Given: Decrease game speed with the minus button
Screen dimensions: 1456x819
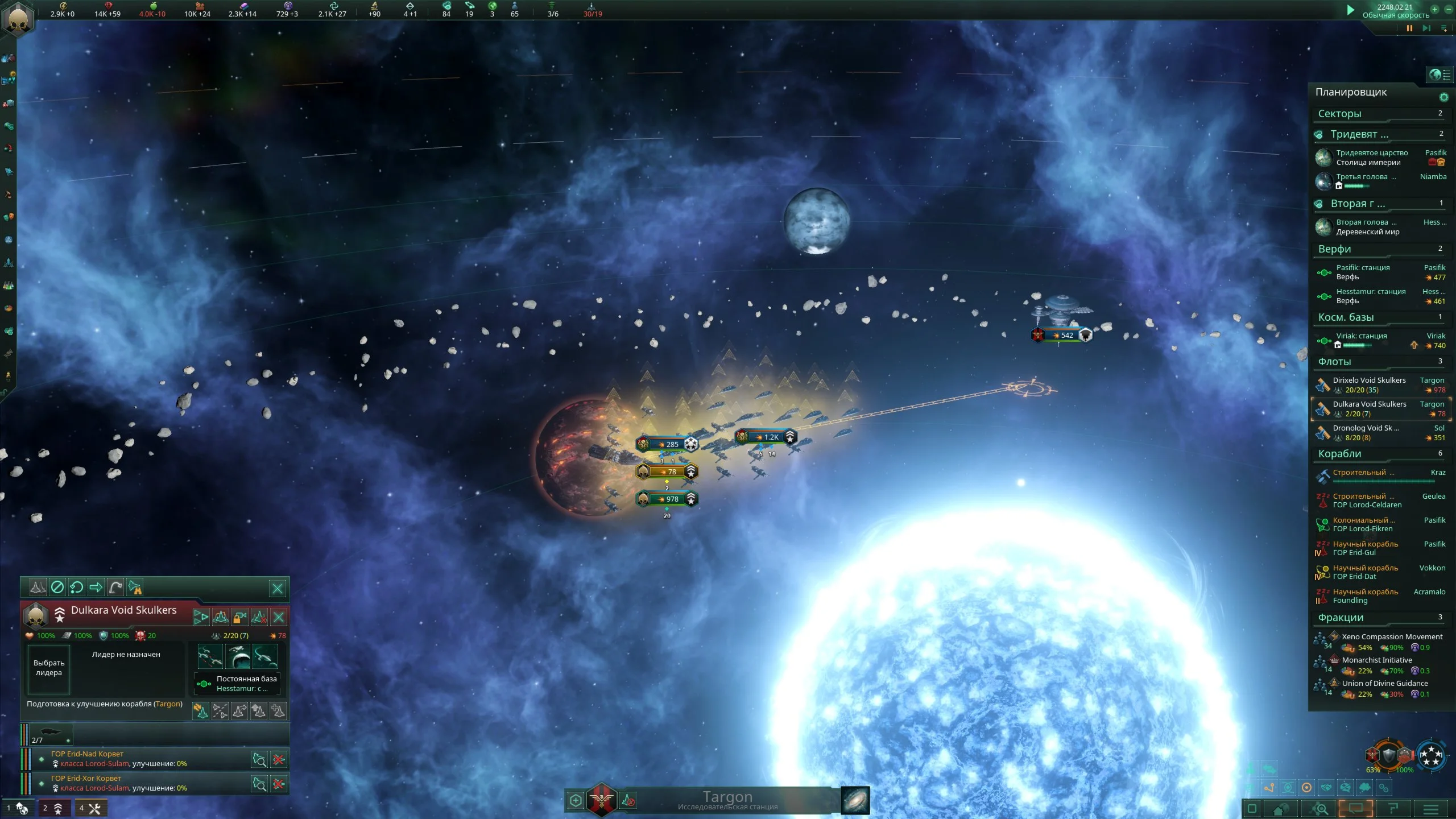Looking at the screenshot, I should (x=1448, y=10).
